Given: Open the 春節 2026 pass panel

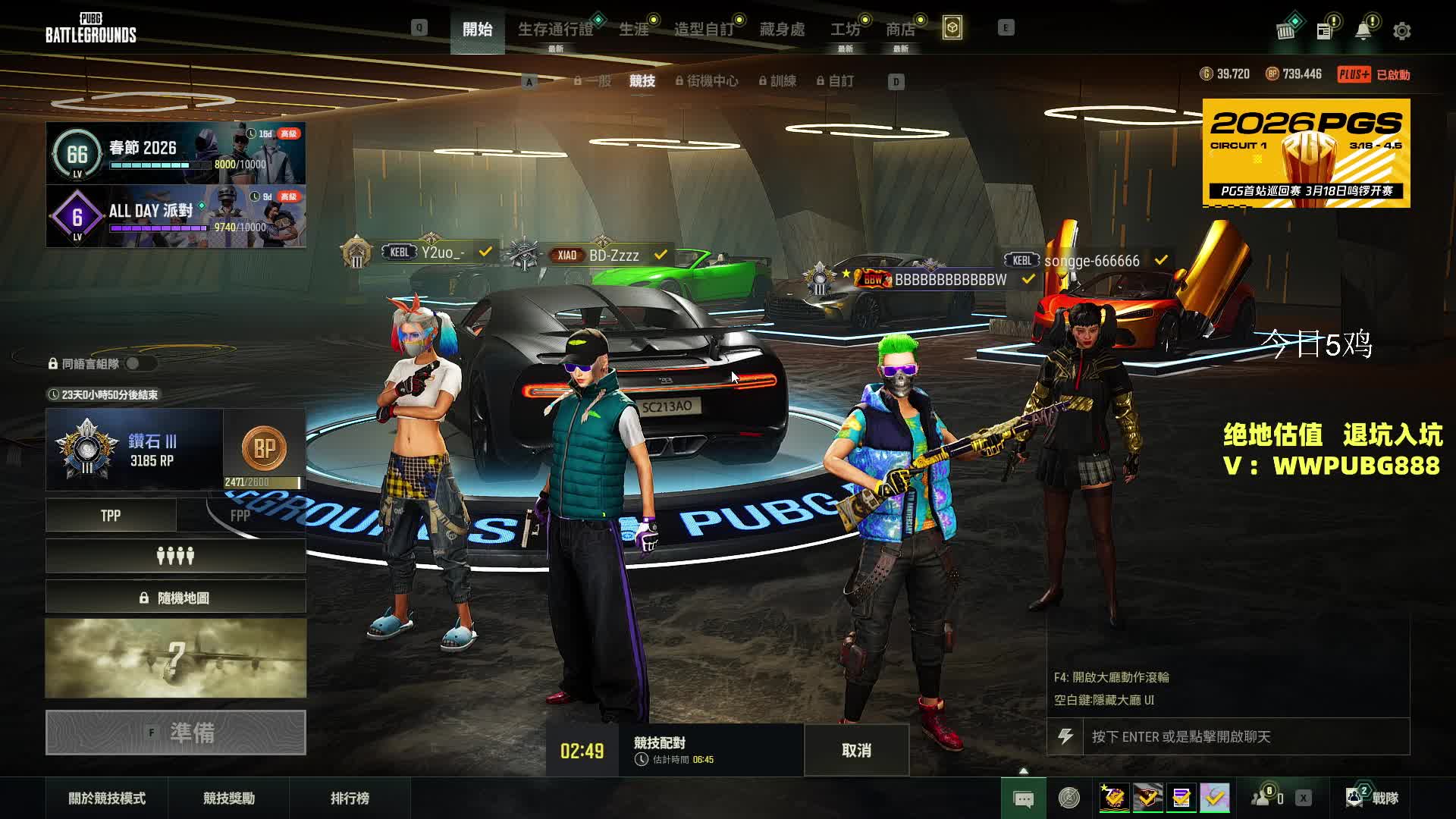Looking at the screenshot, I should click(x=176, y=153).
